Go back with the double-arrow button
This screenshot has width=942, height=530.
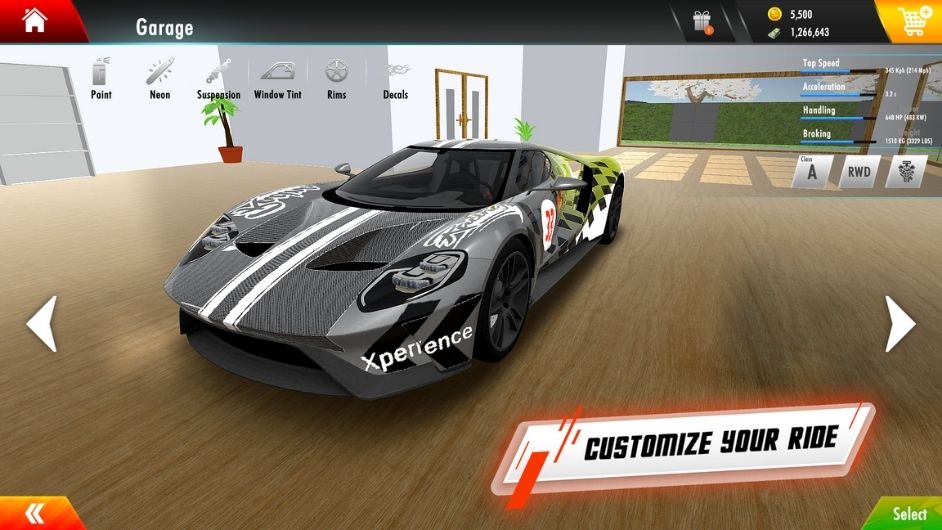coord(35,513)
